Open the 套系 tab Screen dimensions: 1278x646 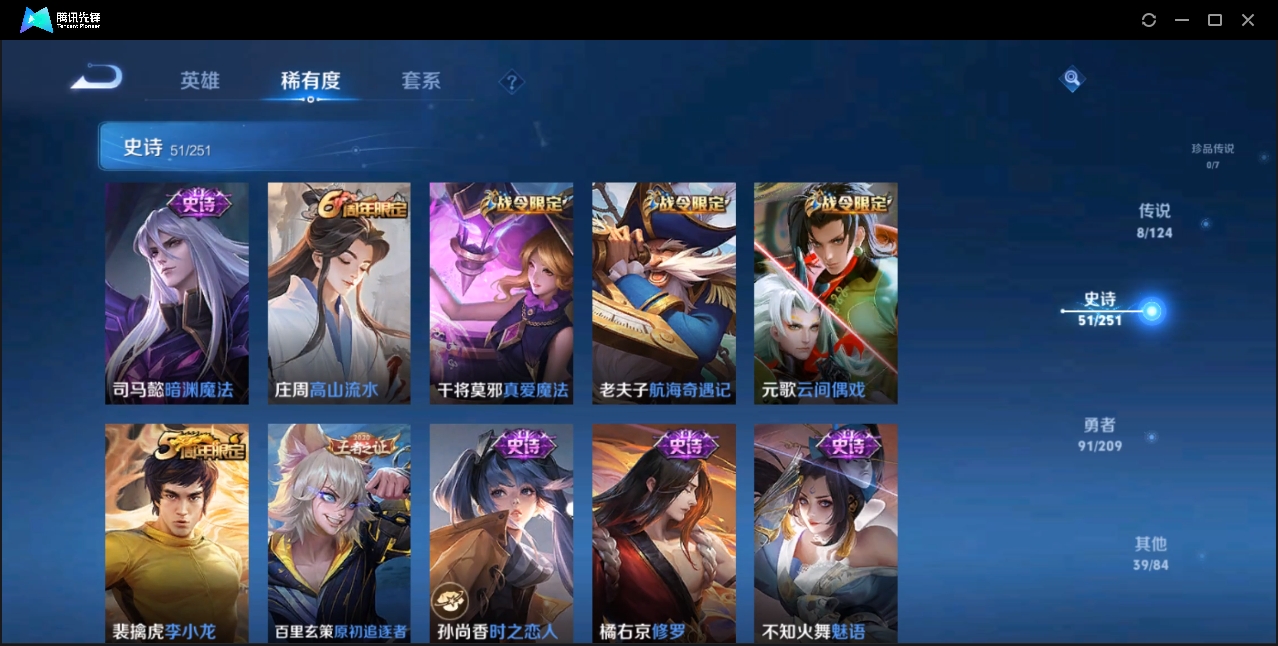tap(421, 81)
